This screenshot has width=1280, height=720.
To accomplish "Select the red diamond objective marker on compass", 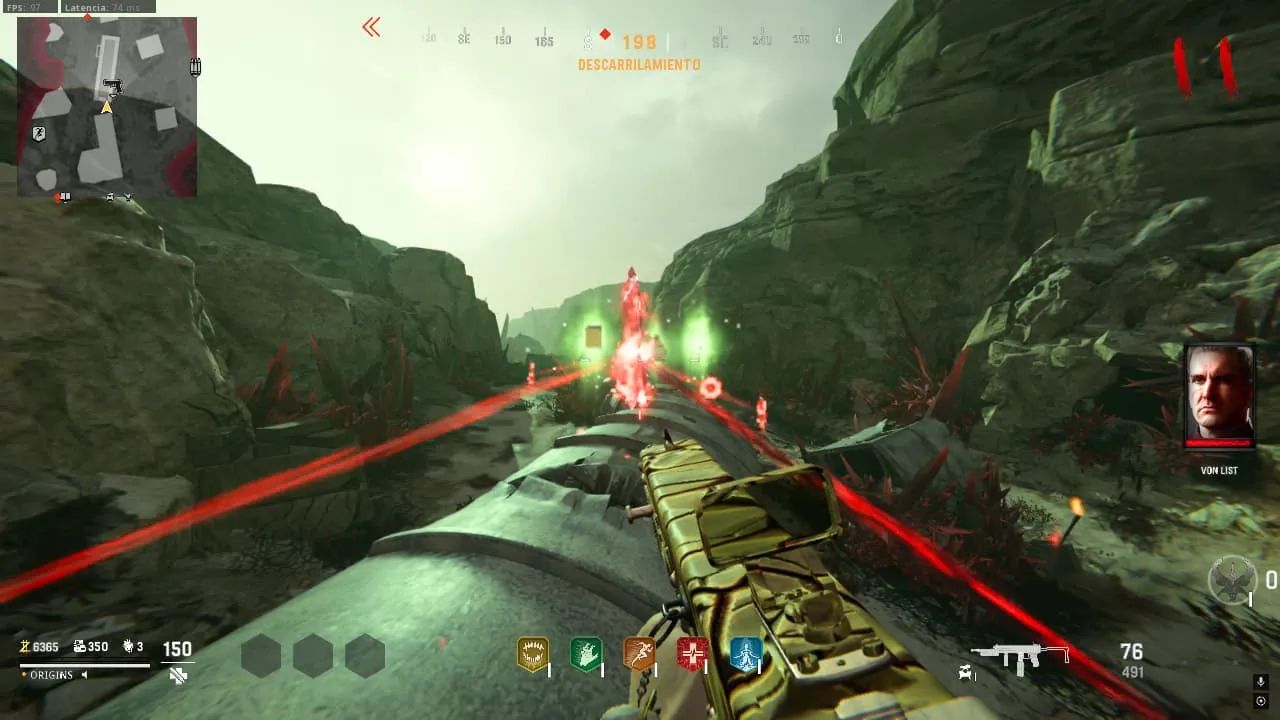I will coord(605,35).
